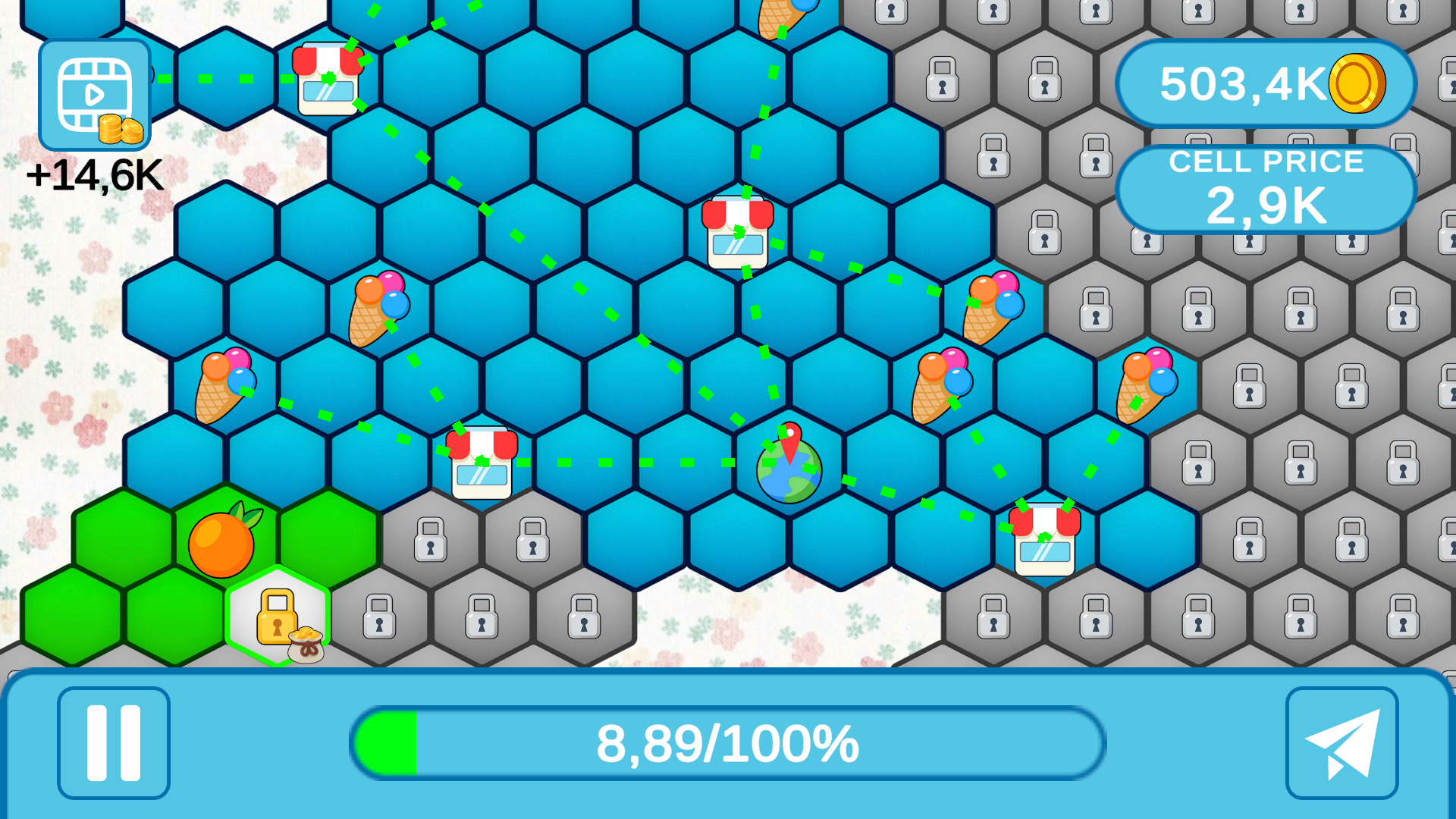Tap the paper plane send button

point(1341,744)
